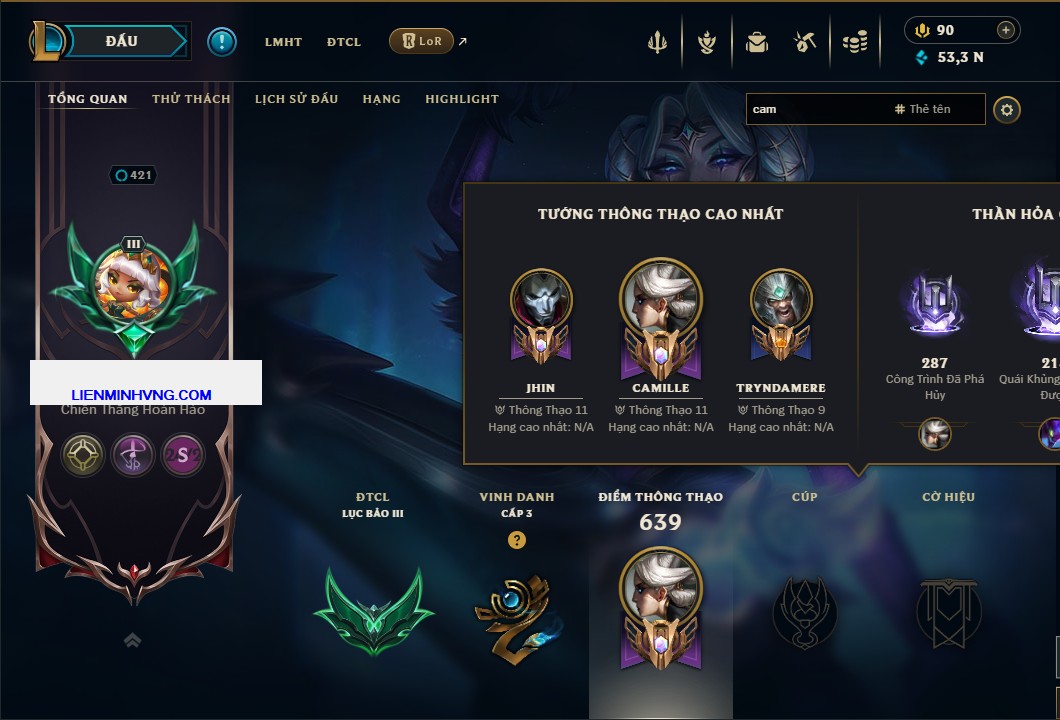
Task: Go to the HIGHLIGHT tab
Action: point(462,99)
